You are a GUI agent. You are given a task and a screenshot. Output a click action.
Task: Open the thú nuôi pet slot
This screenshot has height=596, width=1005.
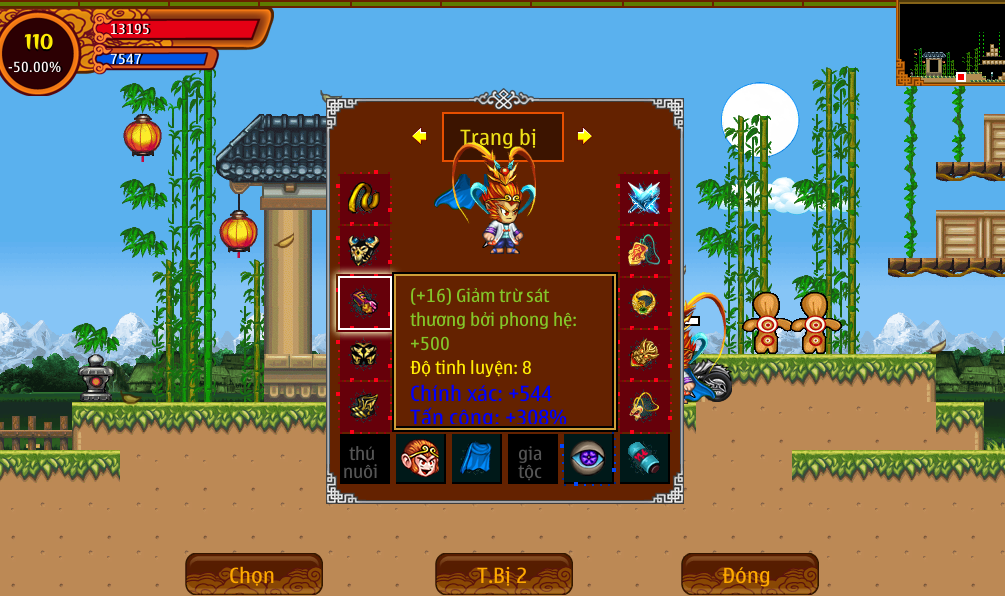pos(364,459)
